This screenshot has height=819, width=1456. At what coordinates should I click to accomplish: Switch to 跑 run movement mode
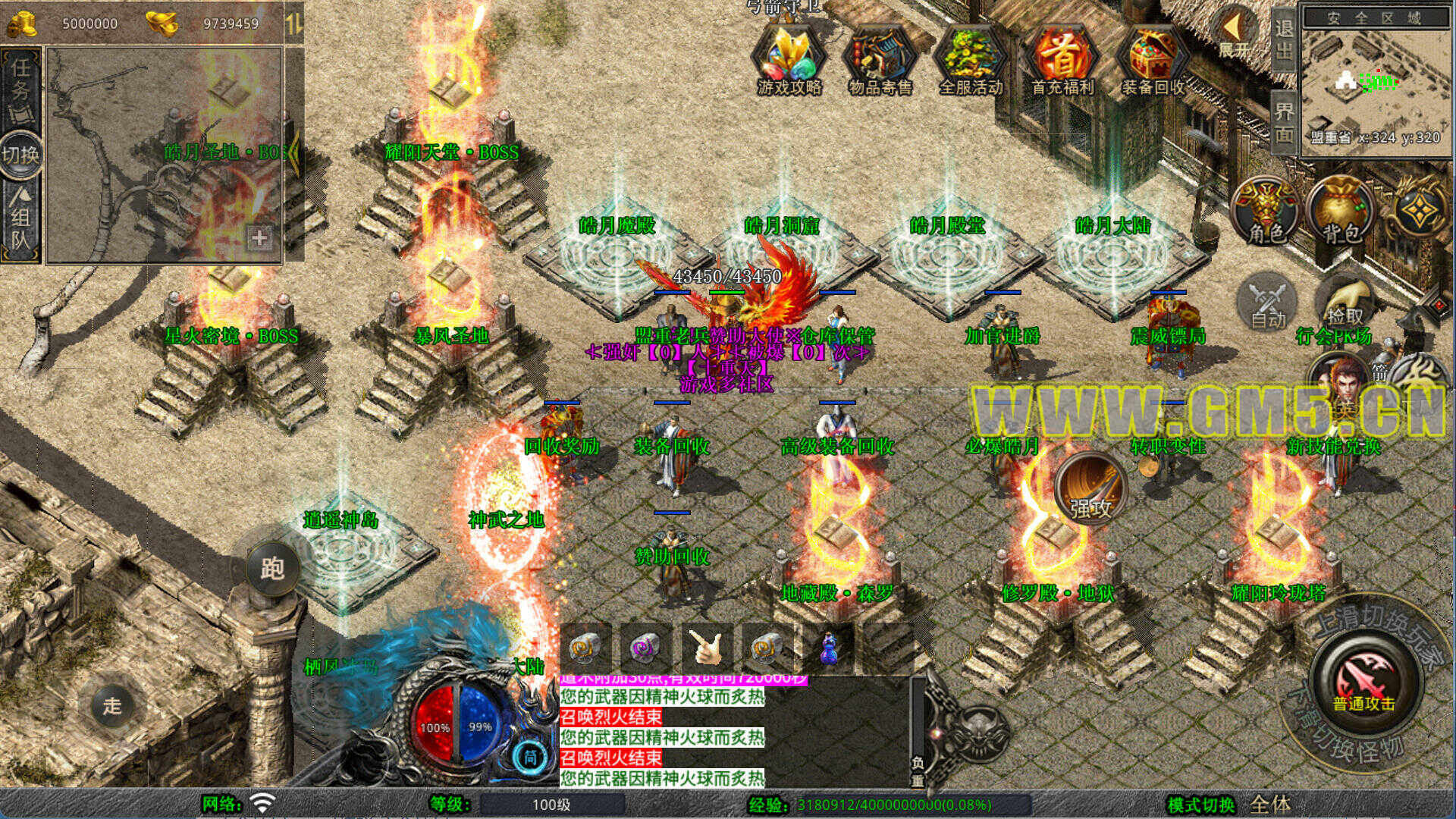(x=271, y=567)
